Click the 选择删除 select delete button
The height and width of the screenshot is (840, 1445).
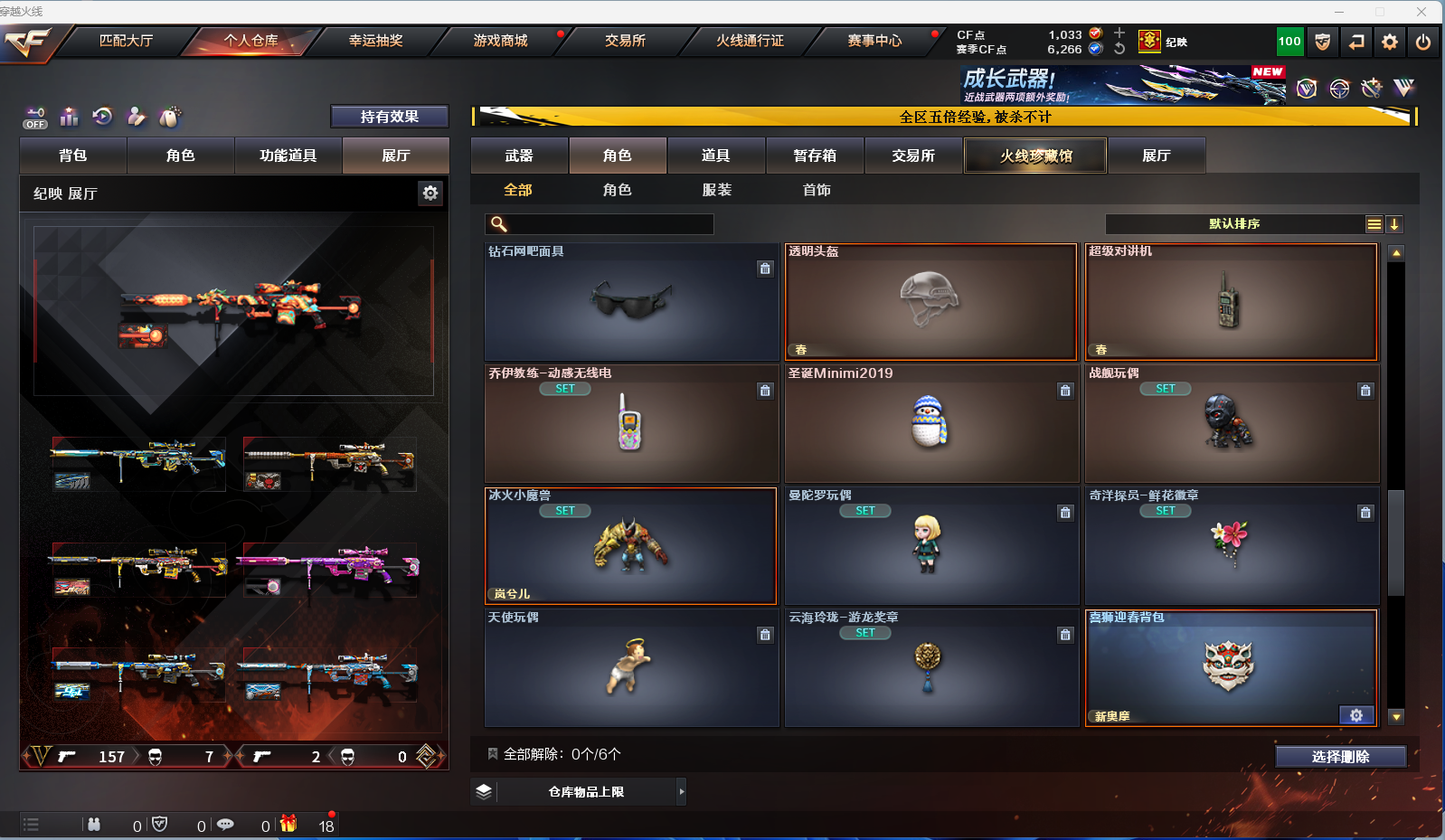[1340, 757]
